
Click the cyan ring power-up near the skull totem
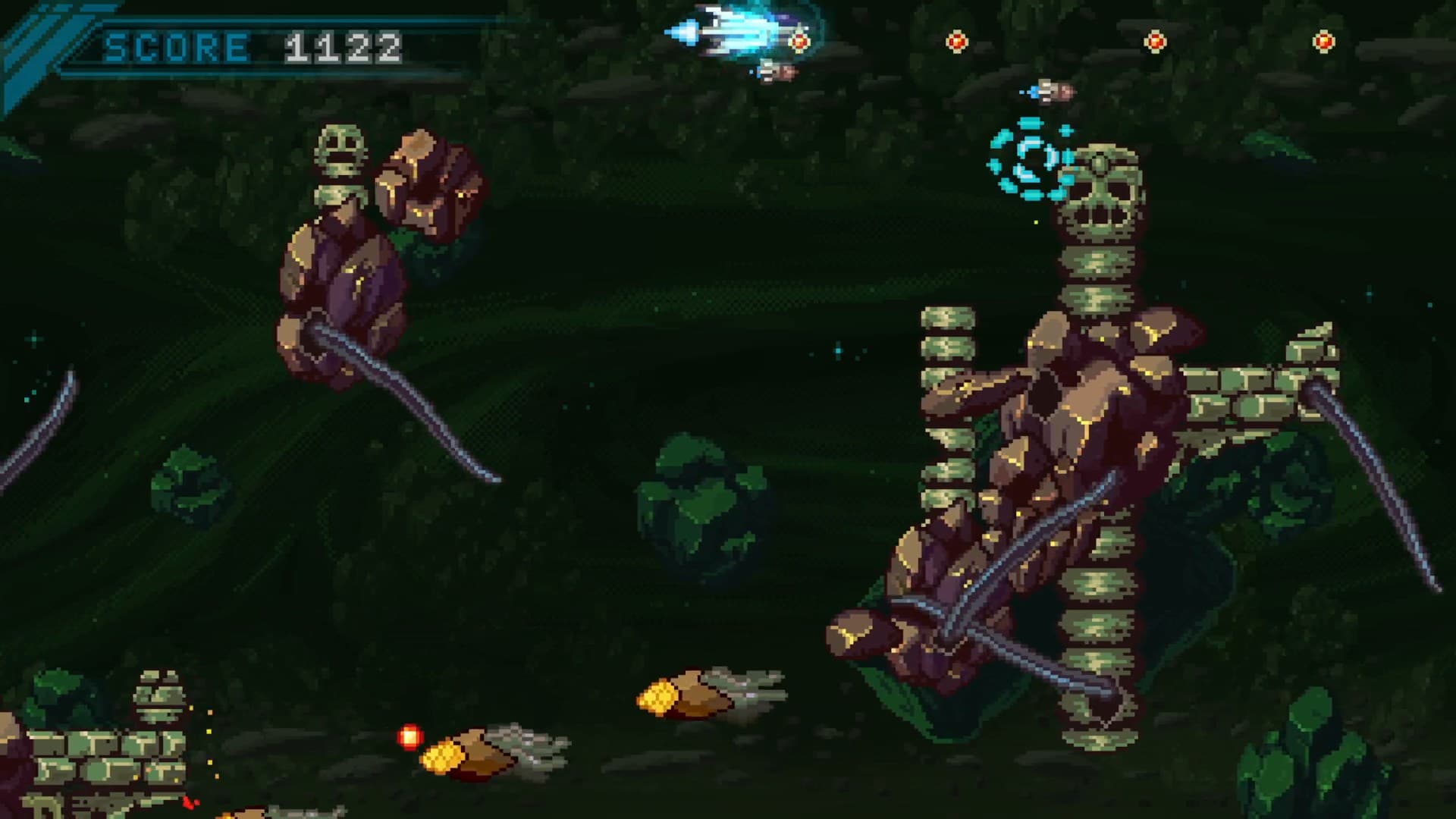tap(1028, 159)
